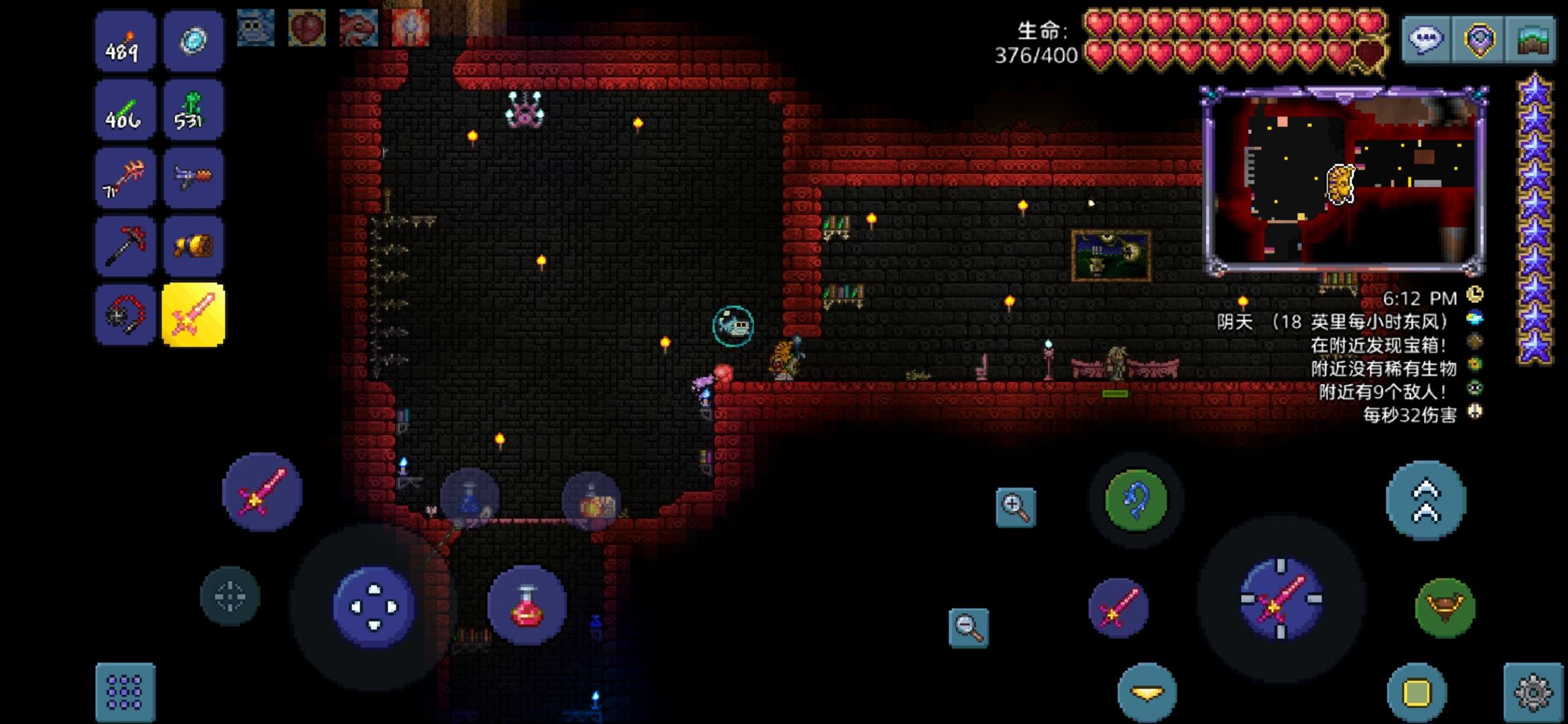Activate the saddle mount button
This screenshot has width=1568, height=724.
tap(1445, 608)
